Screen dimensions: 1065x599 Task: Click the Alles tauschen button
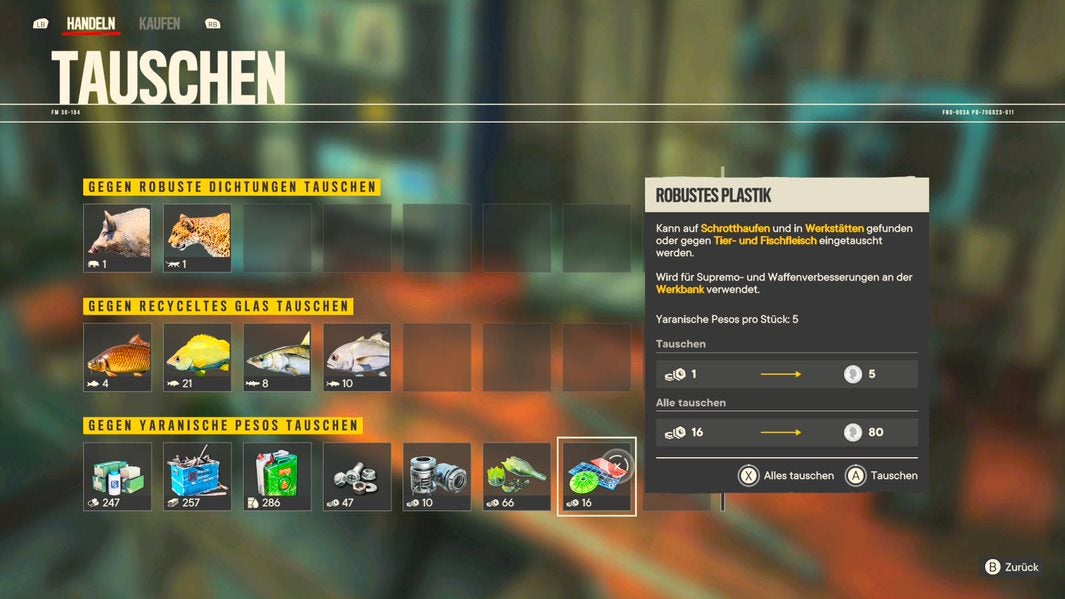pos(786,476)
